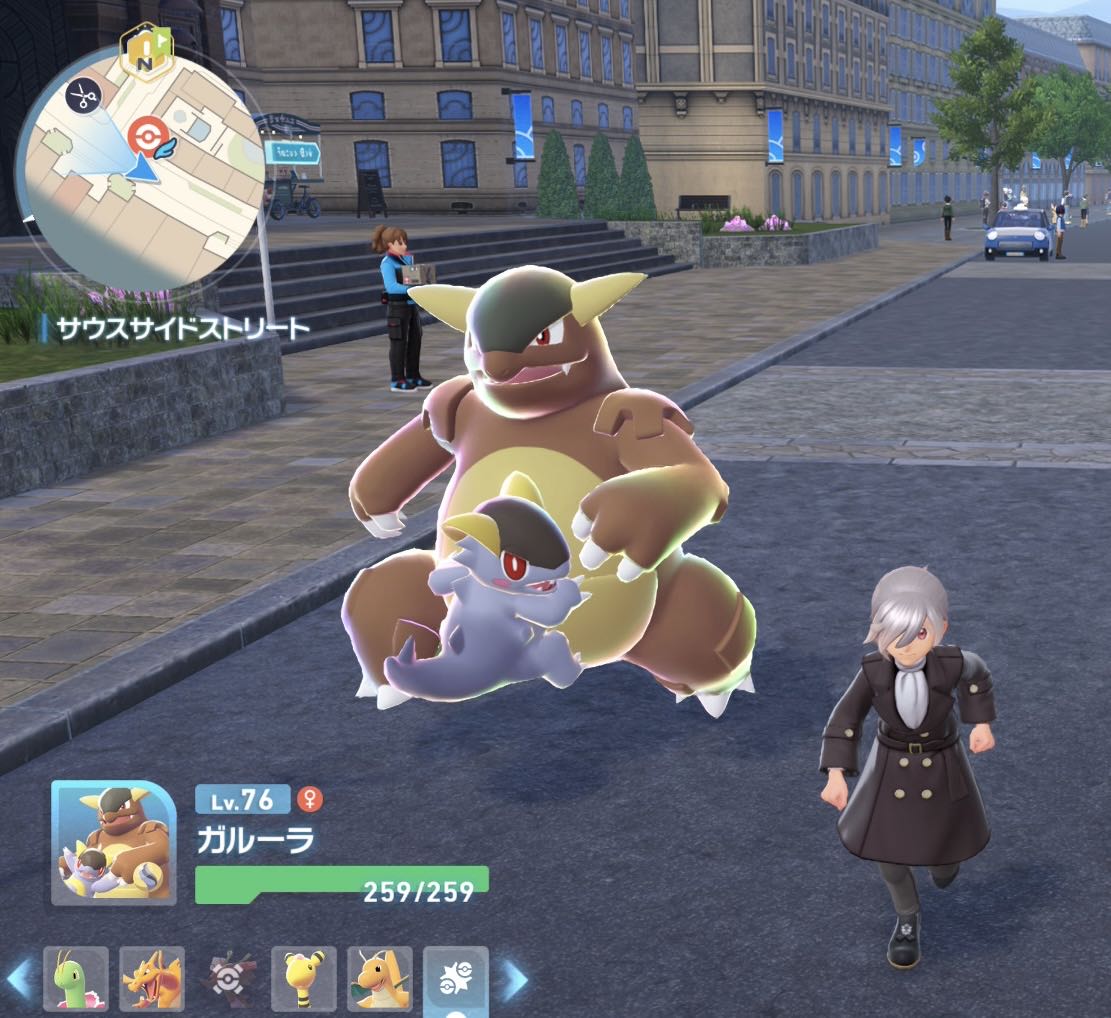Switch to Dragonite in the party bar
This screenshot has width=1111, height=1018.
(380, 979)
